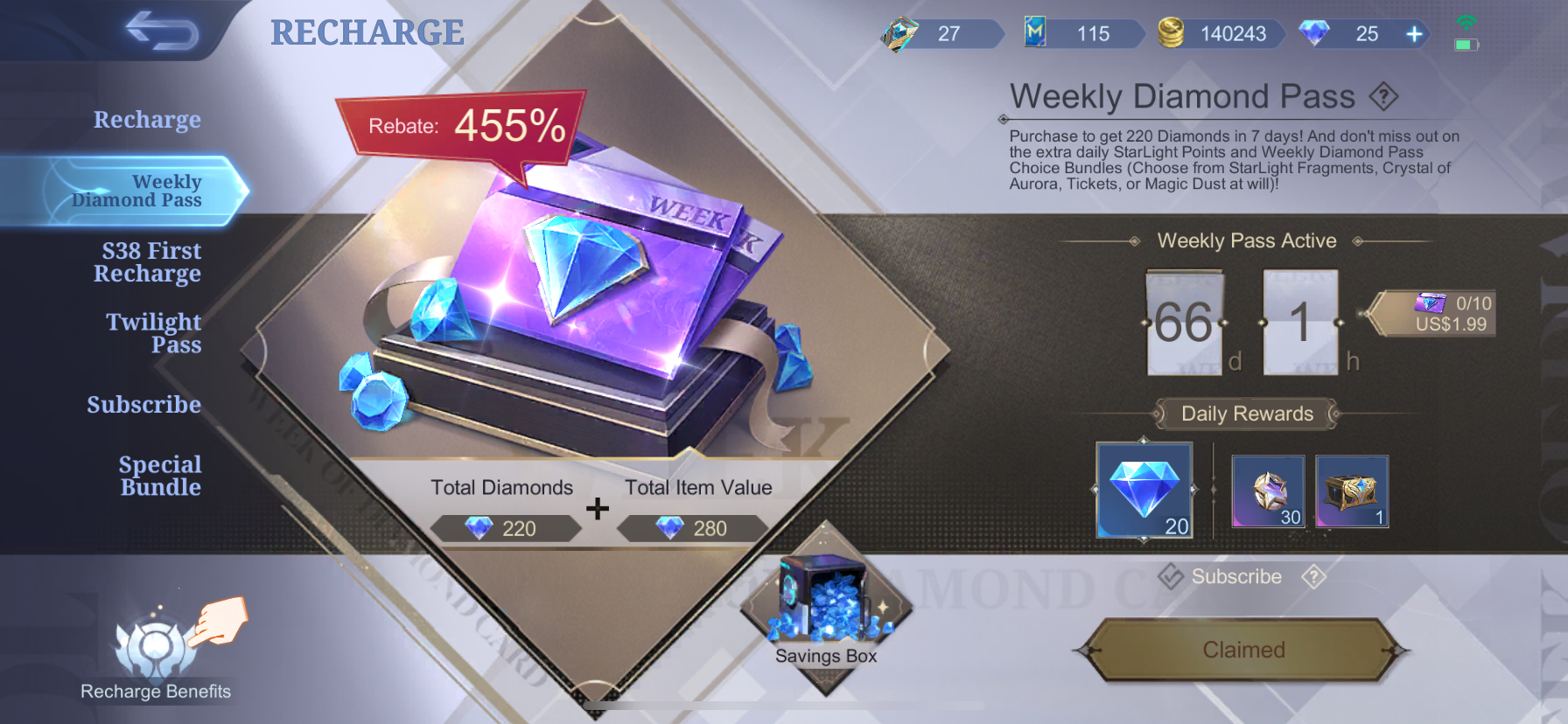Toggle the Subscribe checkbox
Screen dimensions: 1568x724
(x=1172, y=577)
